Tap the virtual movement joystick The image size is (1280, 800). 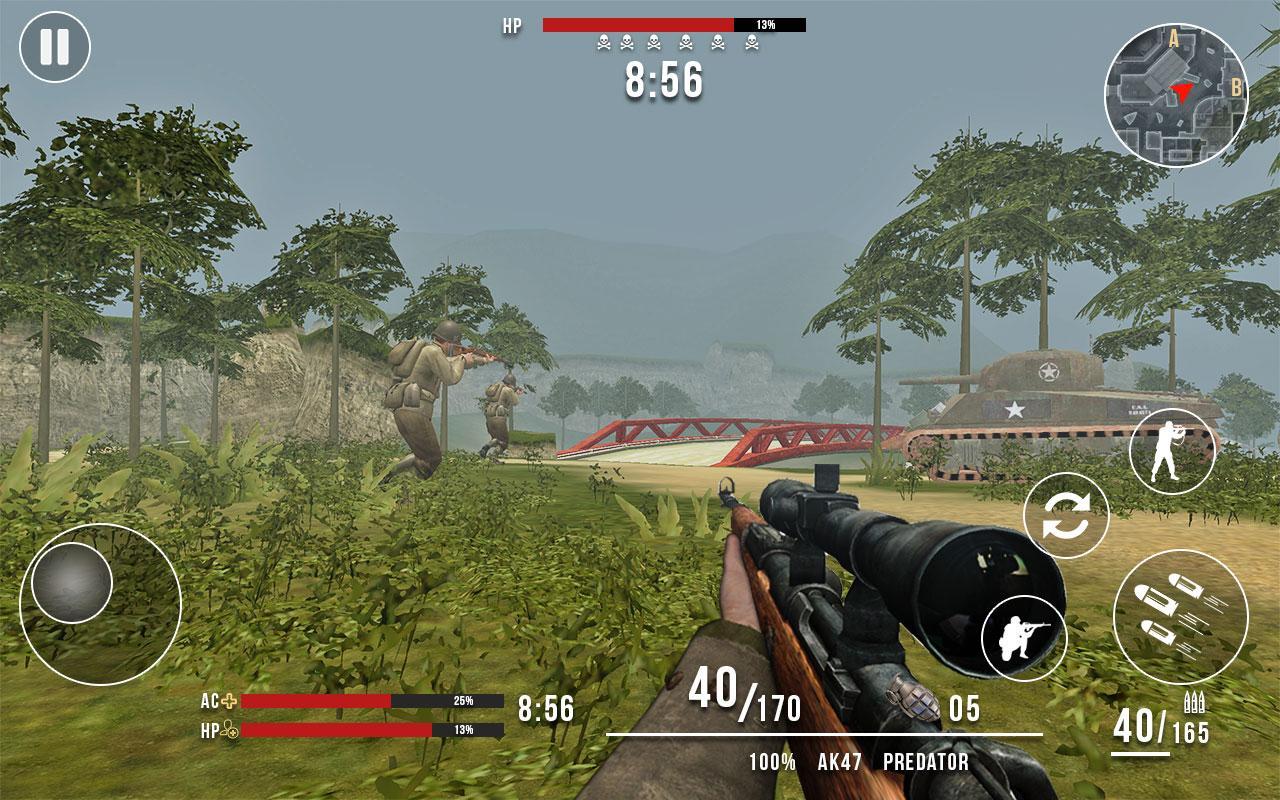coord(72,584)
